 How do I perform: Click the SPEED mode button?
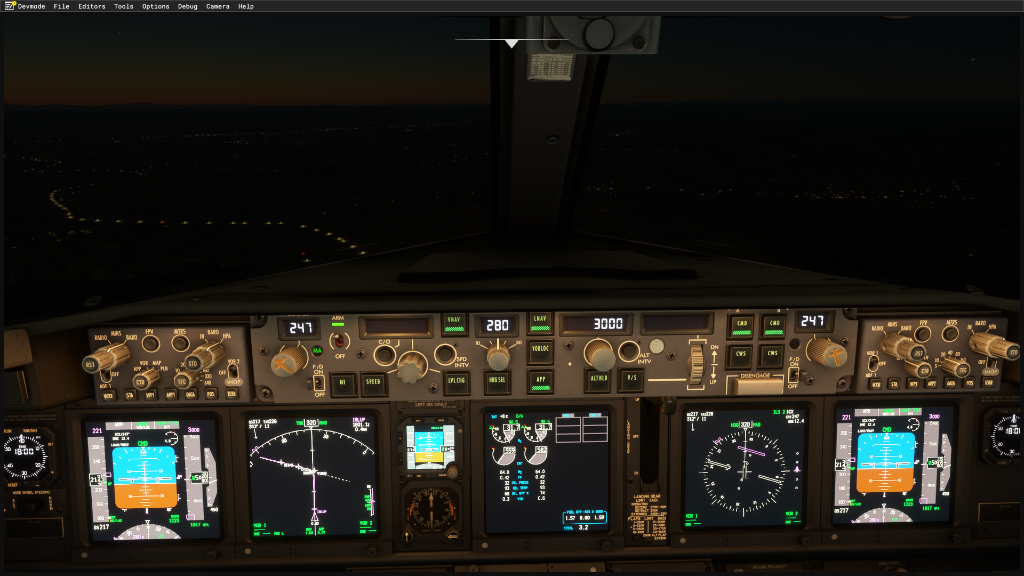tap(373, 382)
